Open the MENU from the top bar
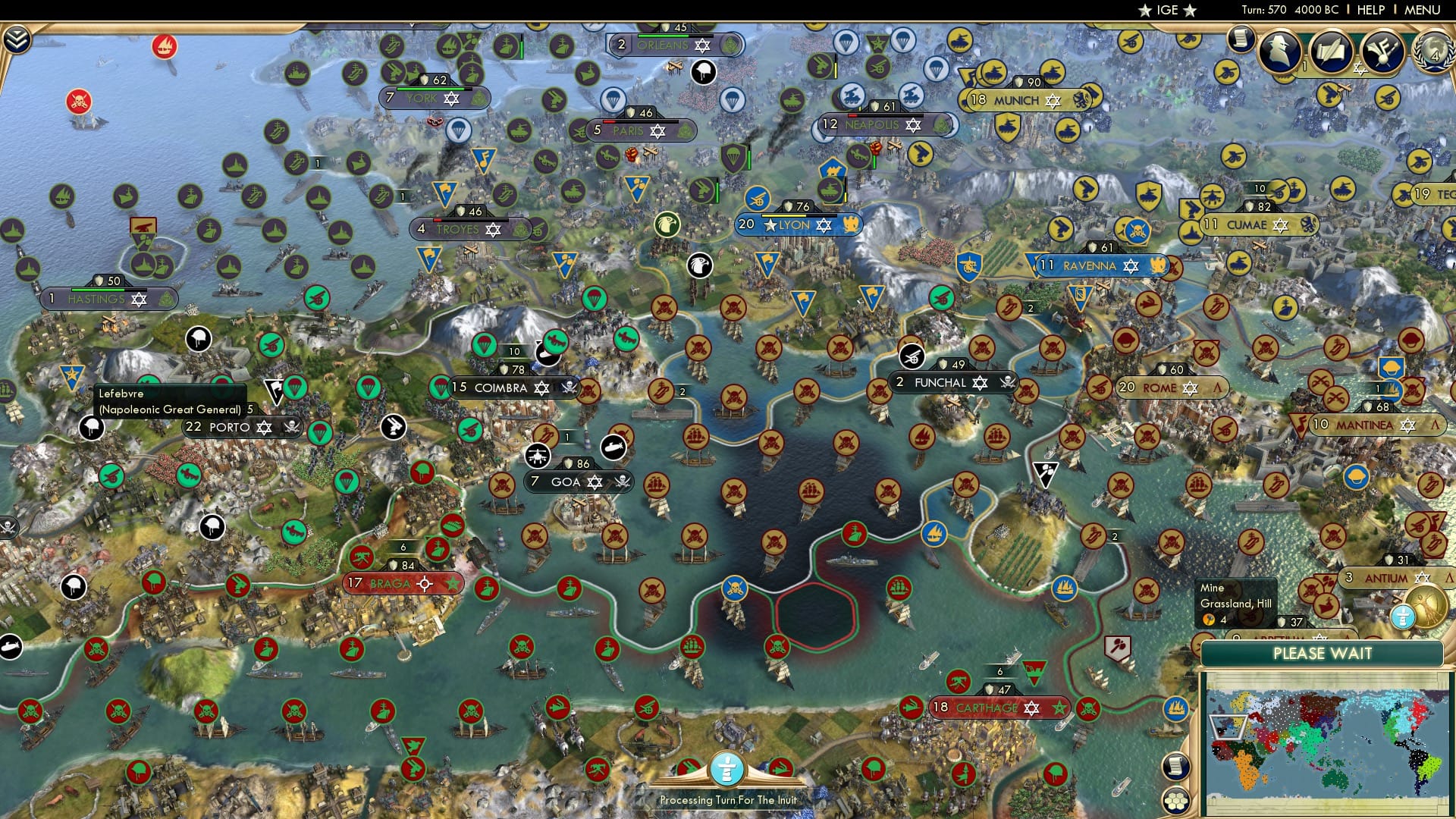The width and height of the screenshot is (1456, 819). [x=1426, y=10]
